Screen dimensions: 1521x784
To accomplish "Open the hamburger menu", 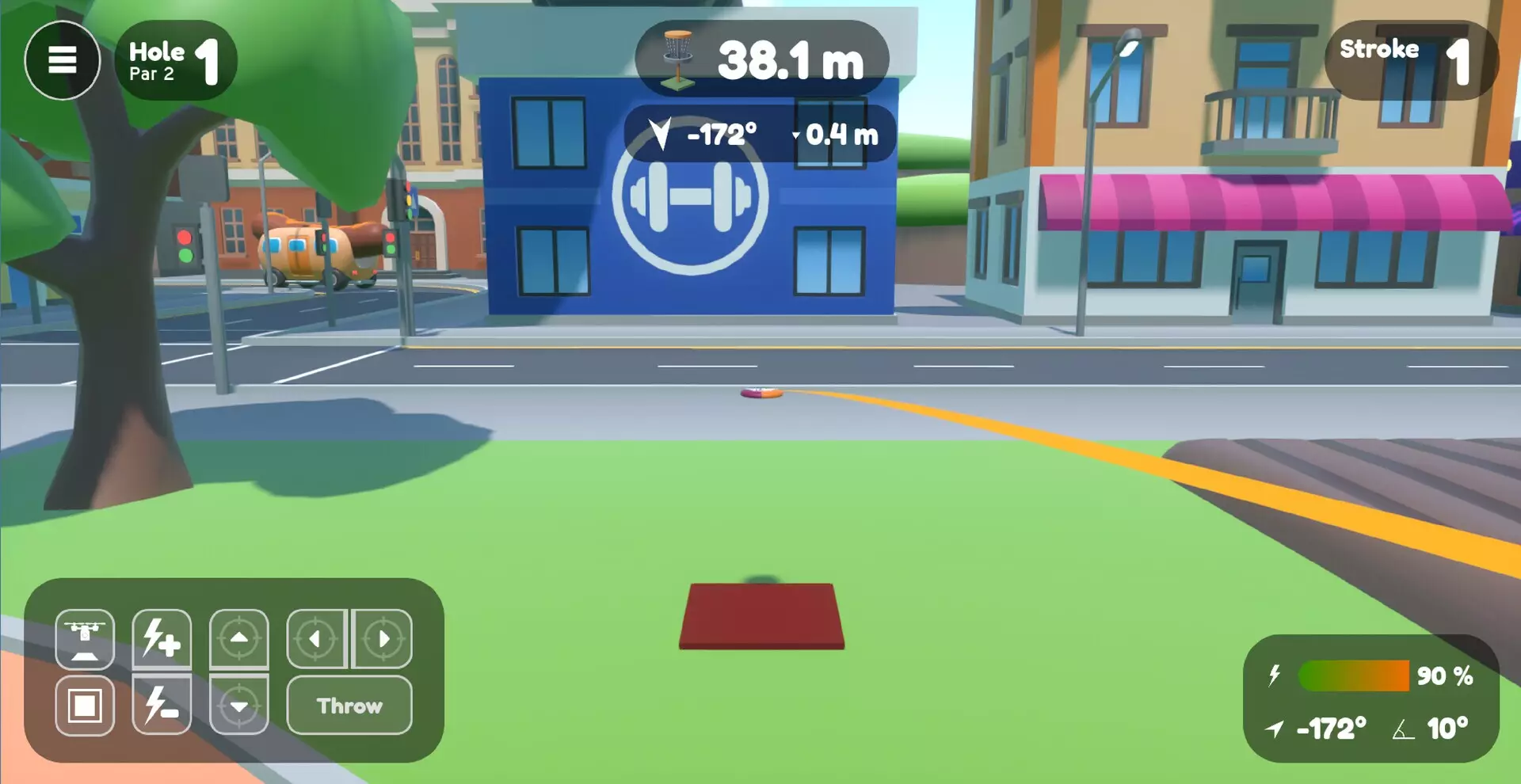I will (62, 59).
